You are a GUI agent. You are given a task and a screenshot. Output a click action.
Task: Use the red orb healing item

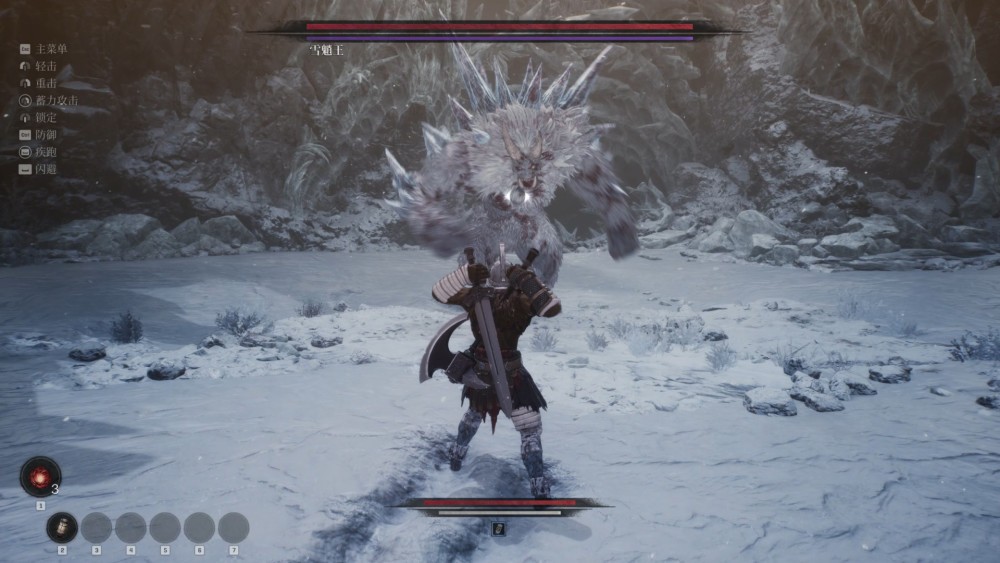tap(40, 477)
